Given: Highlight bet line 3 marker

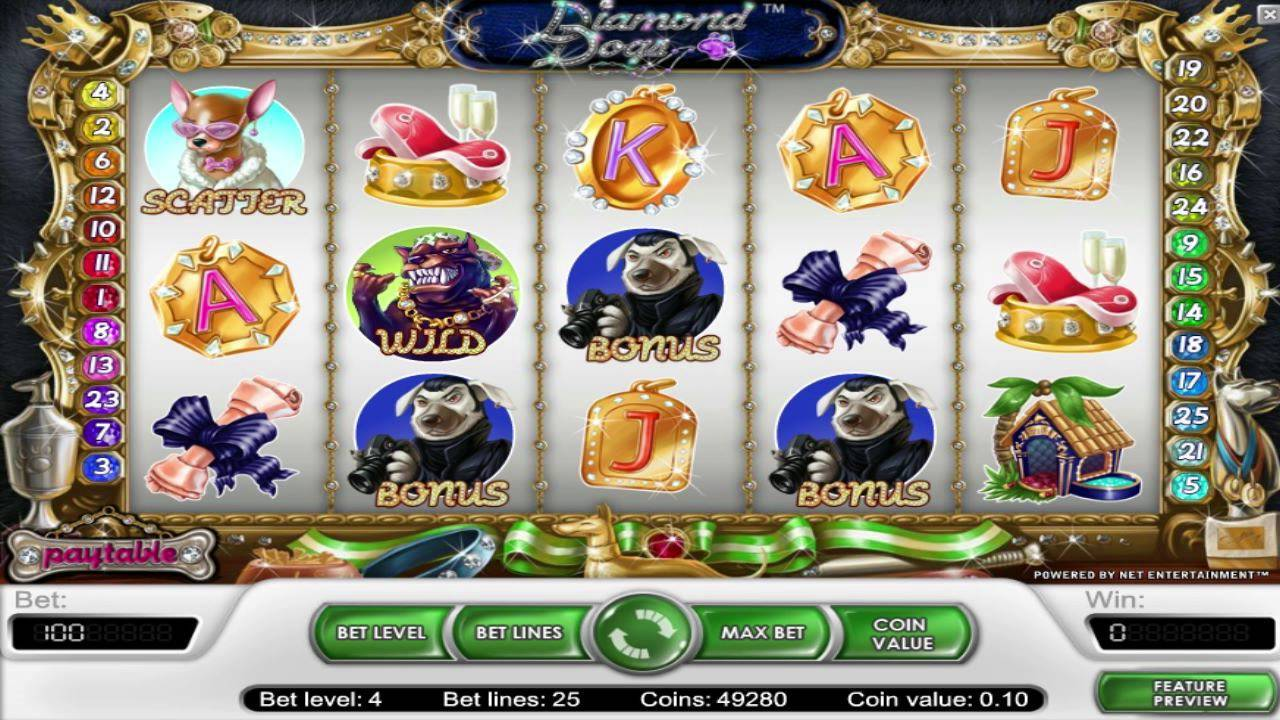Looking at the screenshot, I should (x=101, y=466).
